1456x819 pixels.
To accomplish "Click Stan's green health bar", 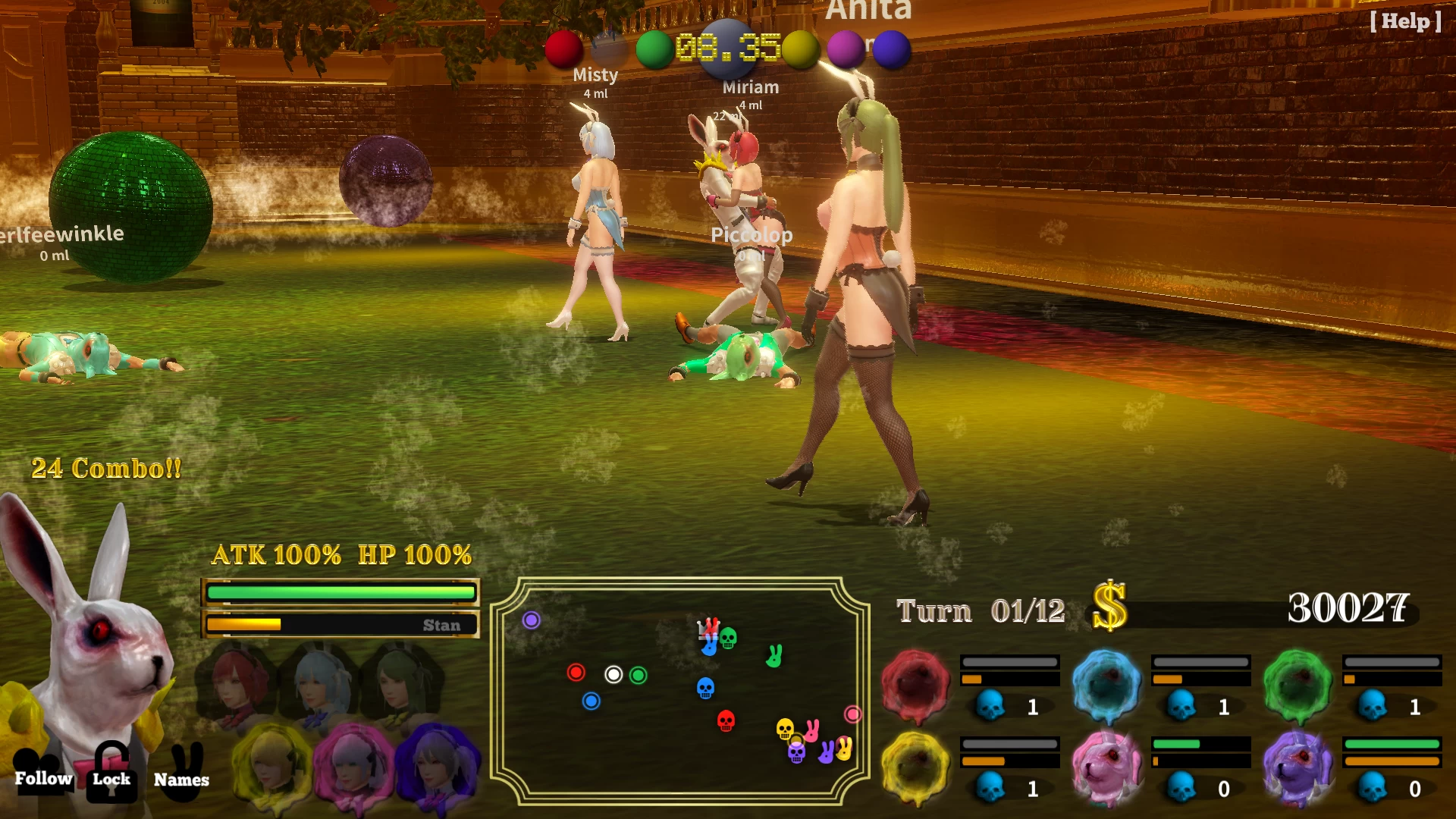I will click(x=340, y=591).
